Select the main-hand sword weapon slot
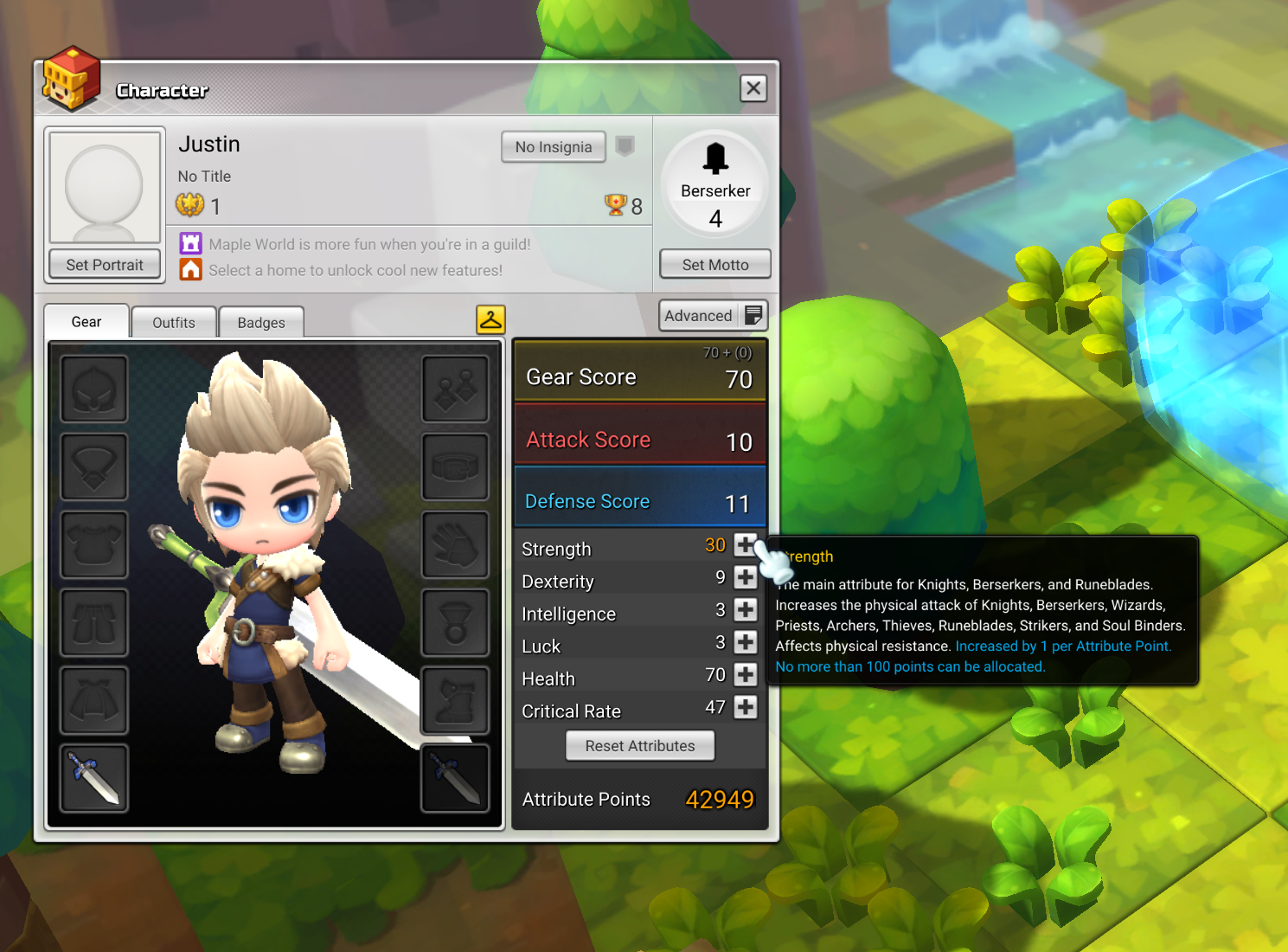Screen dimensions: 1288x952 pyautogui.click(x=93, y=777)
